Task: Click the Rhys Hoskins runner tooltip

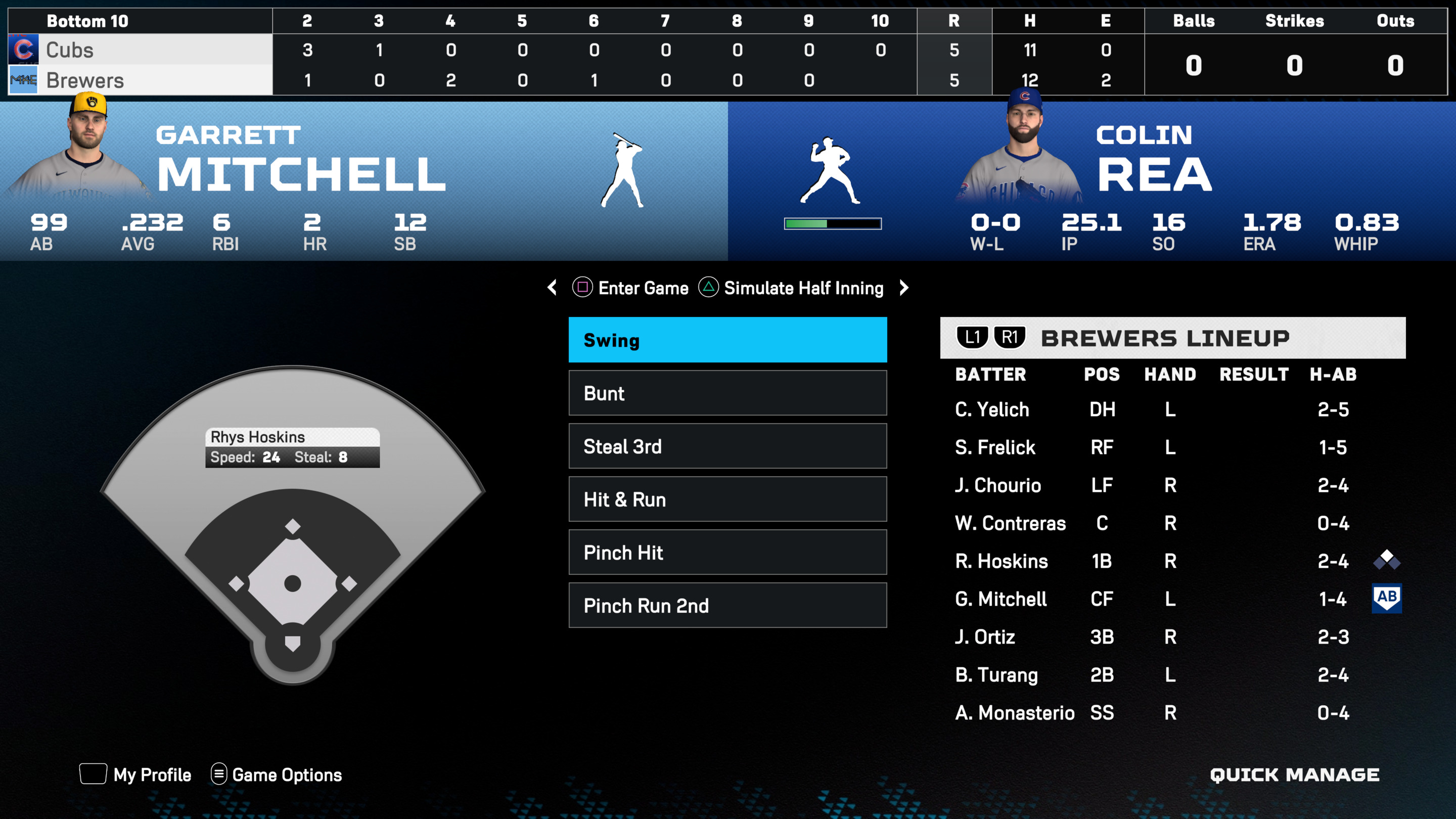Action: pos(294,446)
